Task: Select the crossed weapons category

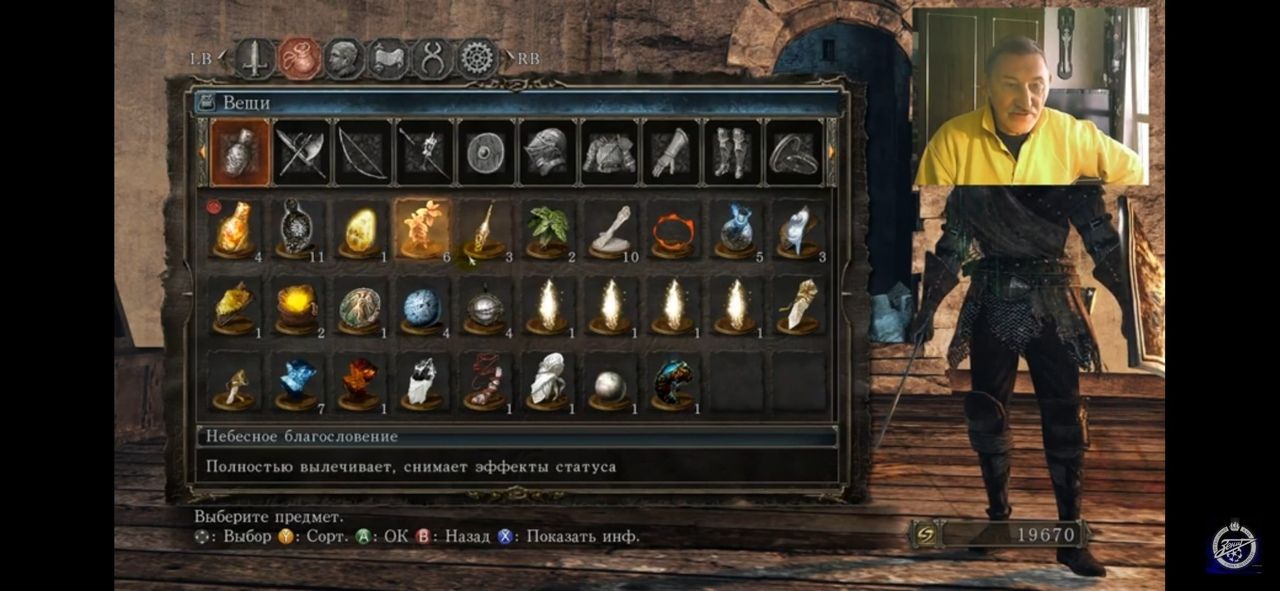Action: click(x=301, y=153)
